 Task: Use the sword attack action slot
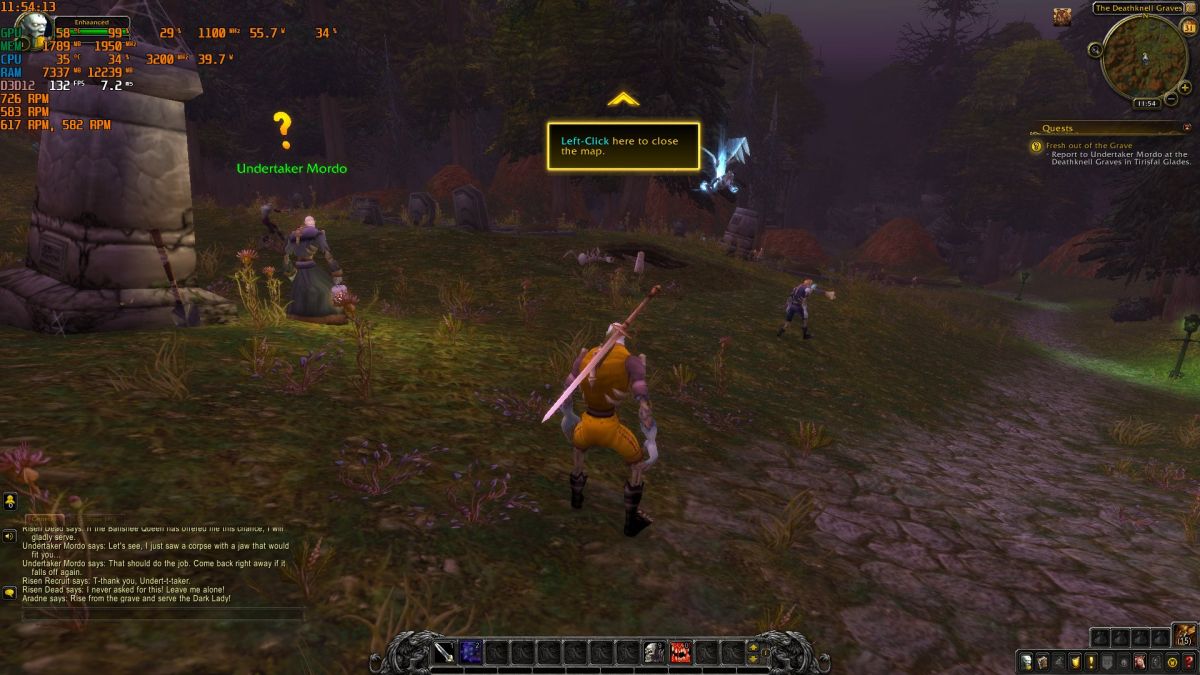[444, 653]
